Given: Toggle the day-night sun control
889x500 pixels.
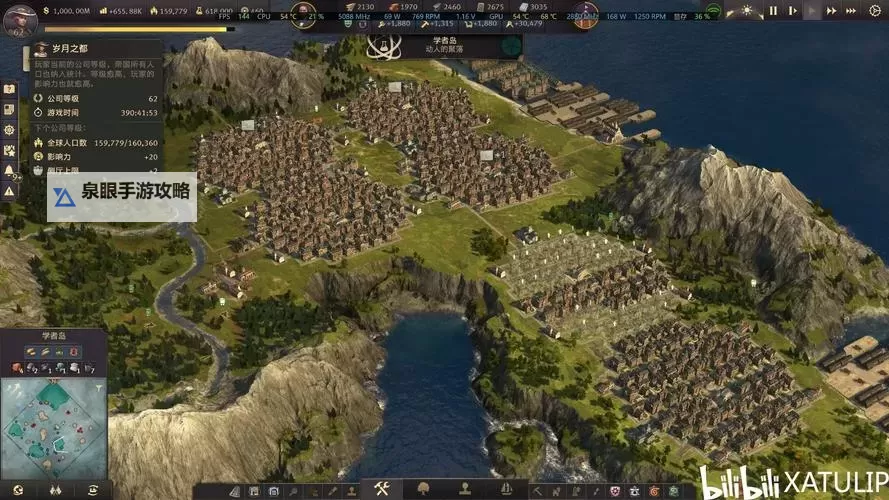Looking at the screenshot, I should (x=746, y=11).
